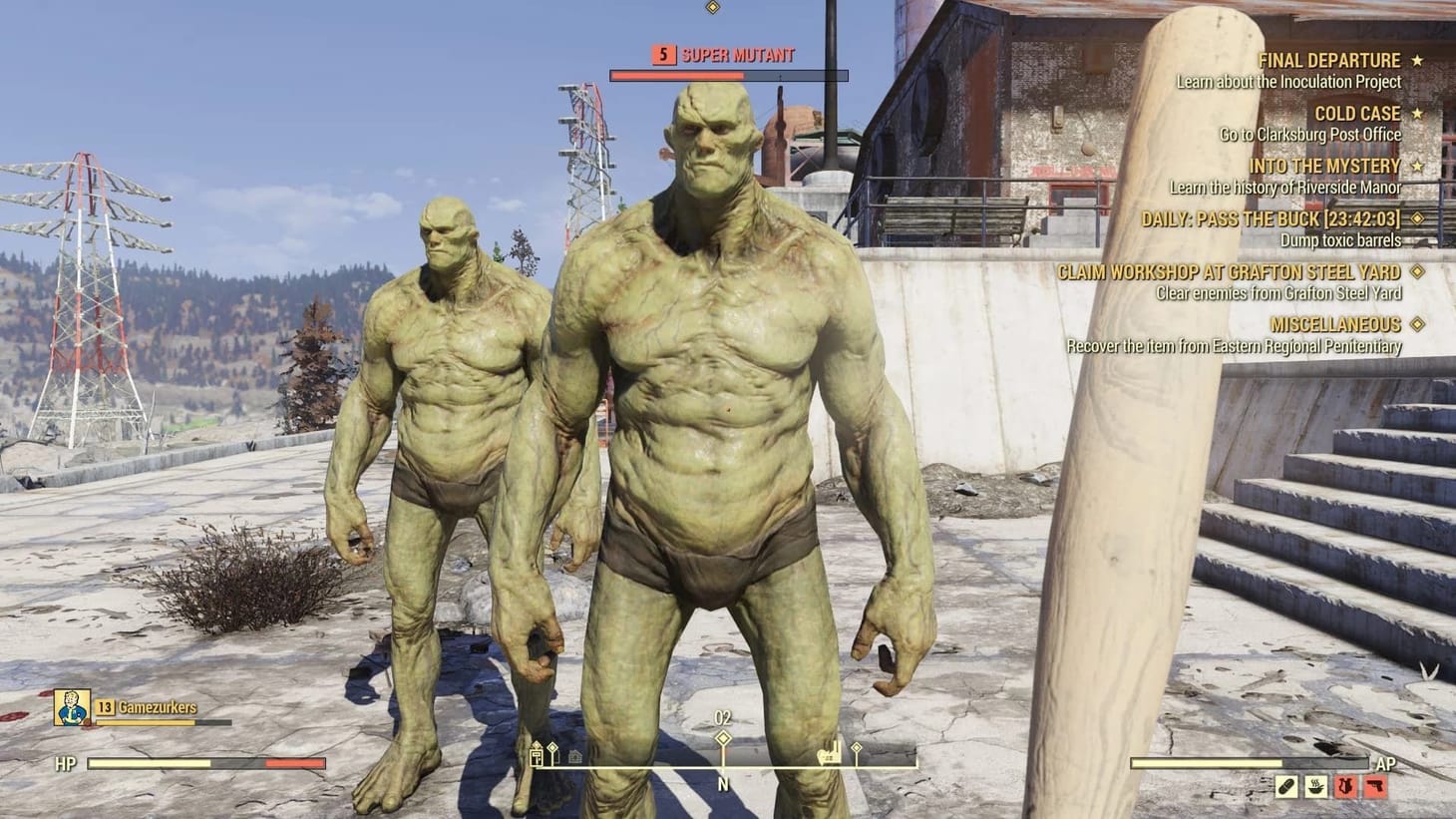
Task: Select the stimpak quick-use icon
Action: pos(1286,786)
